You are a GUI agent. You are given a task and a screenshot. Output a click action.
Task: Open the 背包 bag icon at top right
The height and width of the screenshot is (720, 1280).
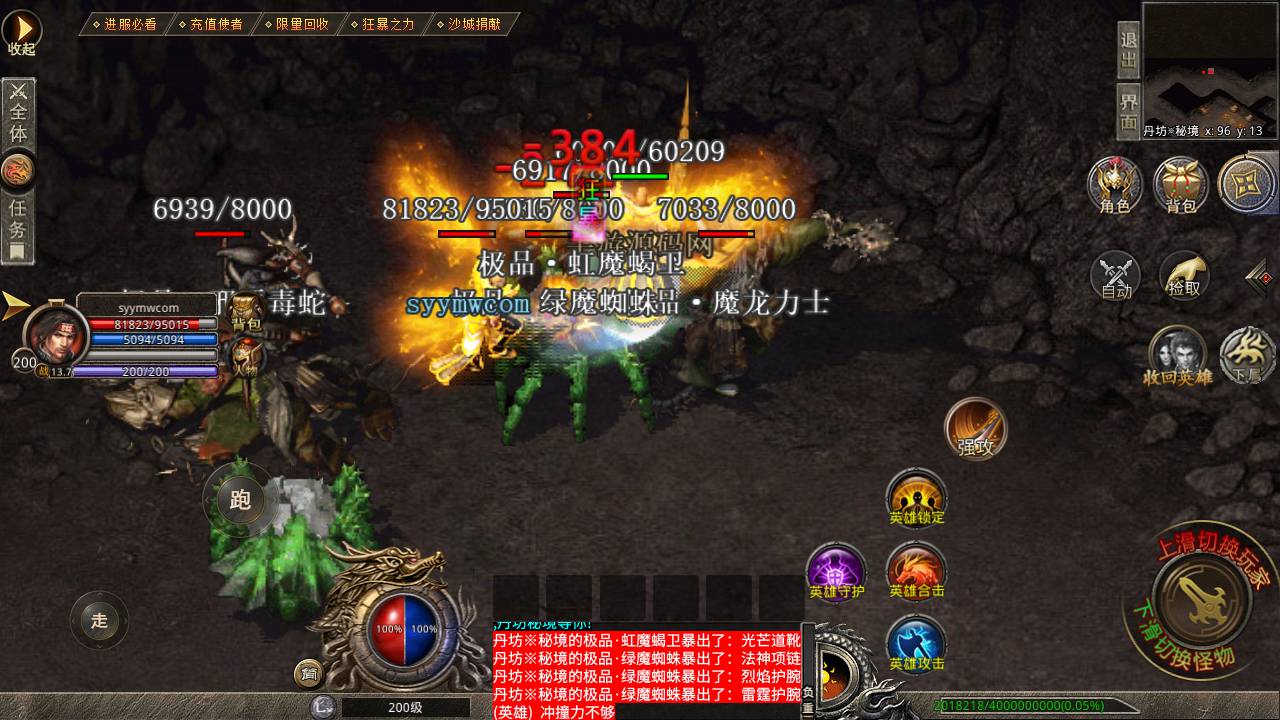pos(1181,185)
